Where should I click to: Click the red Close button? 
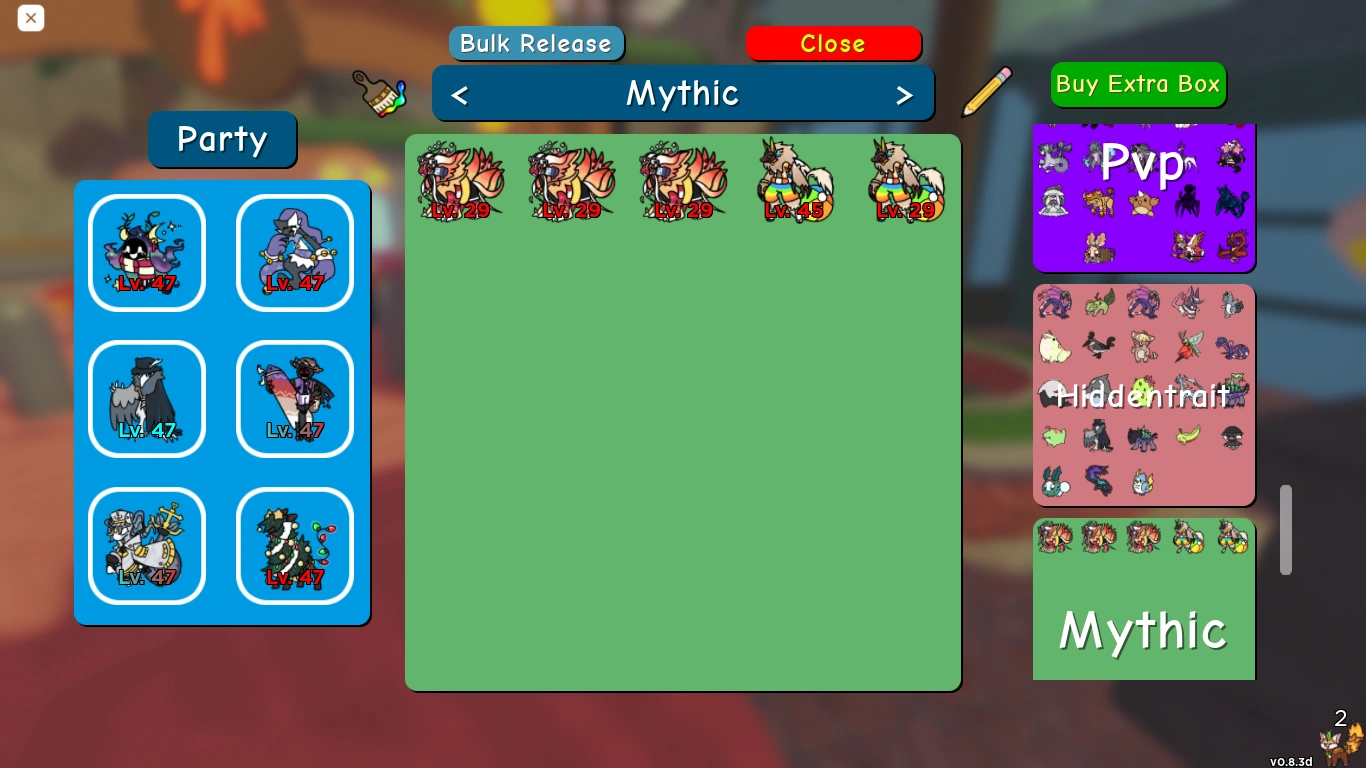(x=833, y=43)
